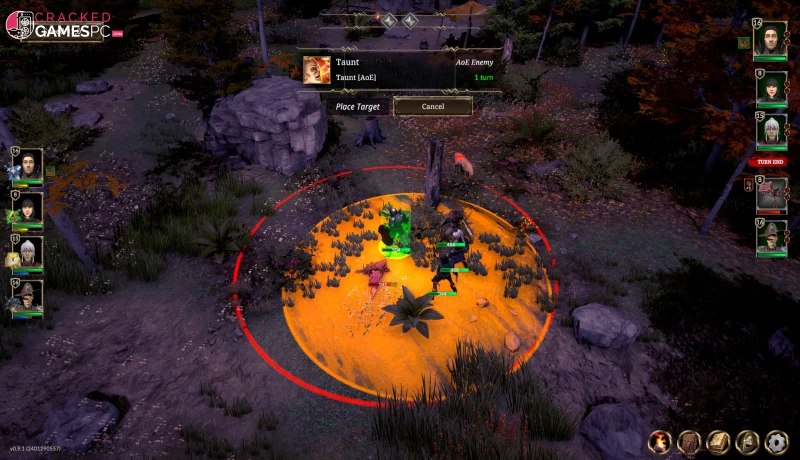800x460 pixels.
Task: Select the hat-wearing hero in the party list
Action: click(x=29, y=298)
